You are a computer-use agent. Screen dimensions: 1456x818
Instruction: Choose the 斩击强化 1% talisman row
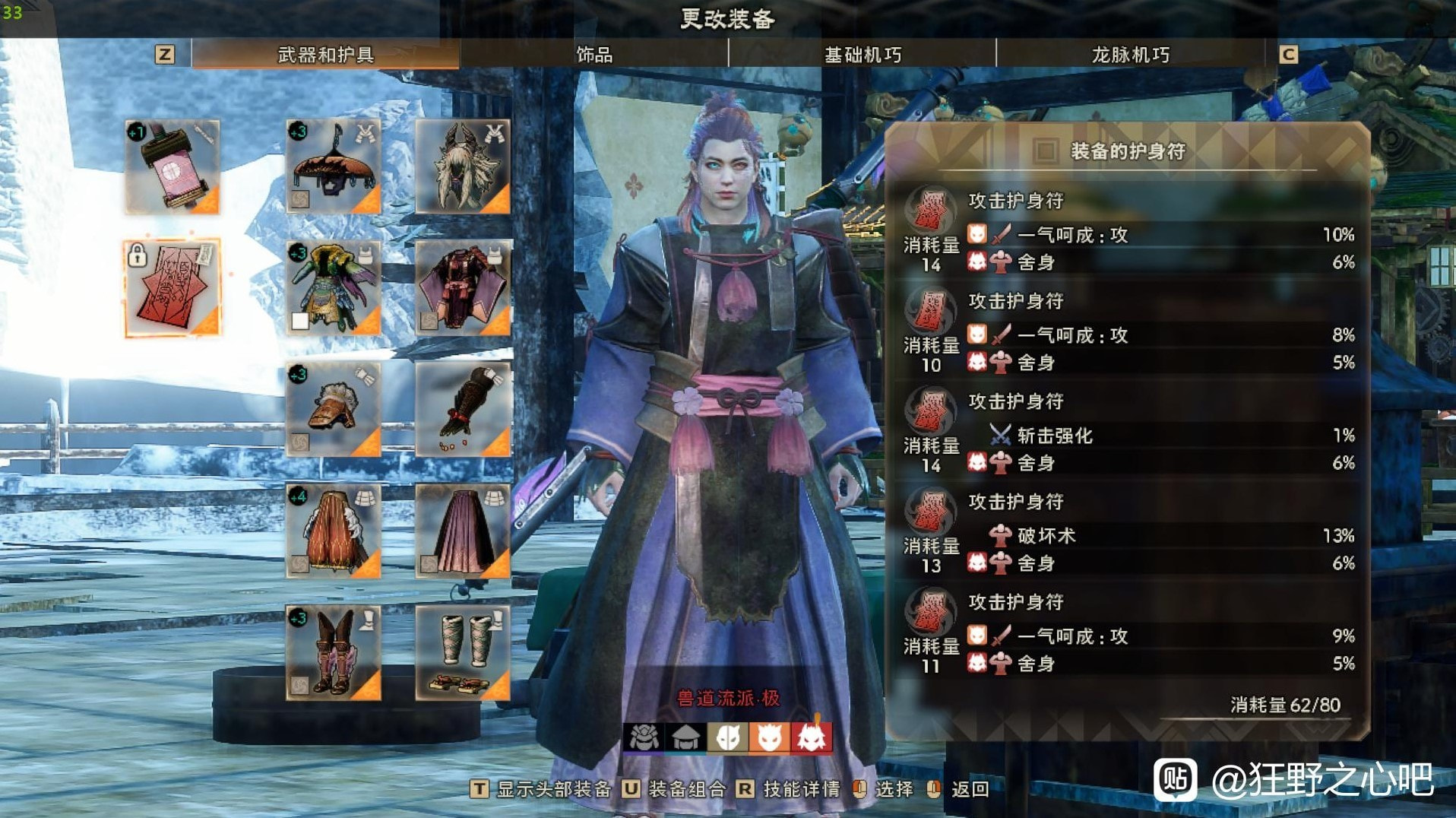pos(1128,436)
